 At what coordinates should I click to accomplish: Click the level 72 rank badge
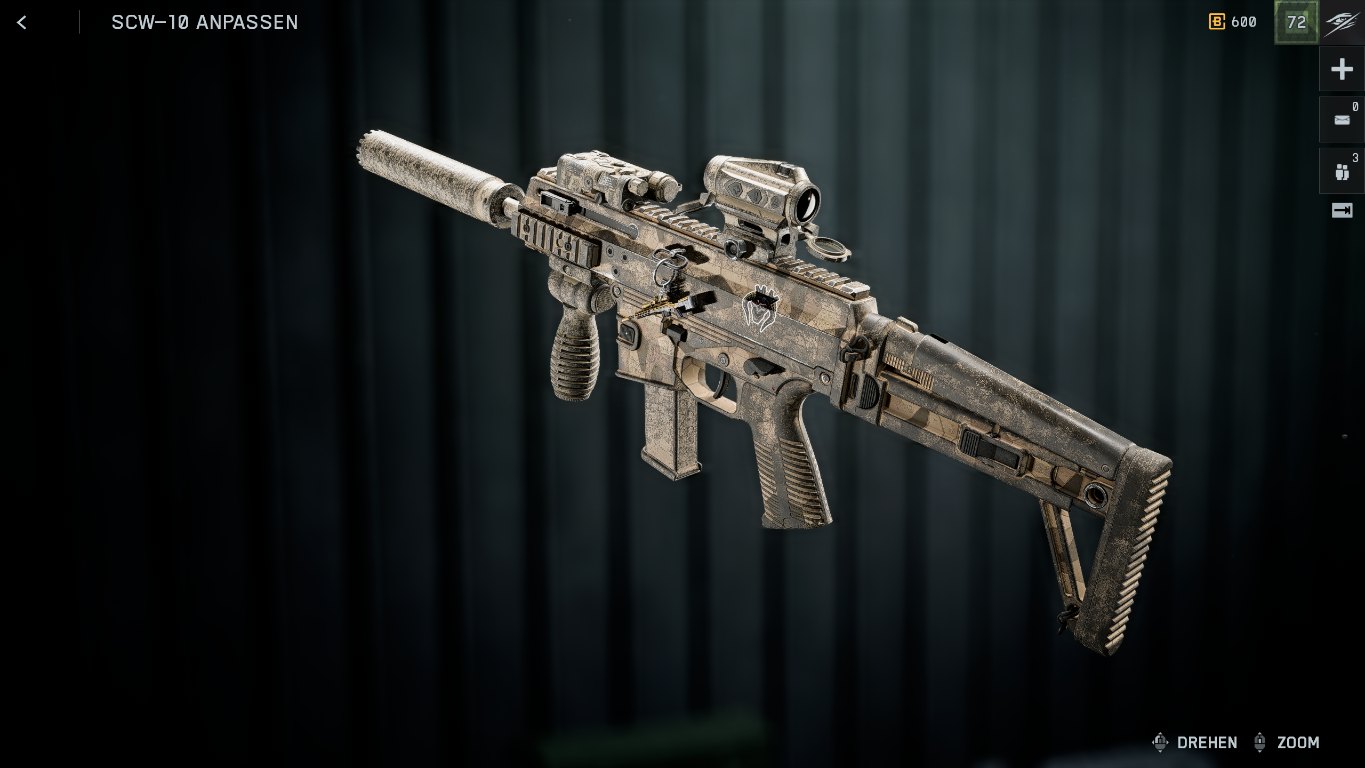(1296, 22)
